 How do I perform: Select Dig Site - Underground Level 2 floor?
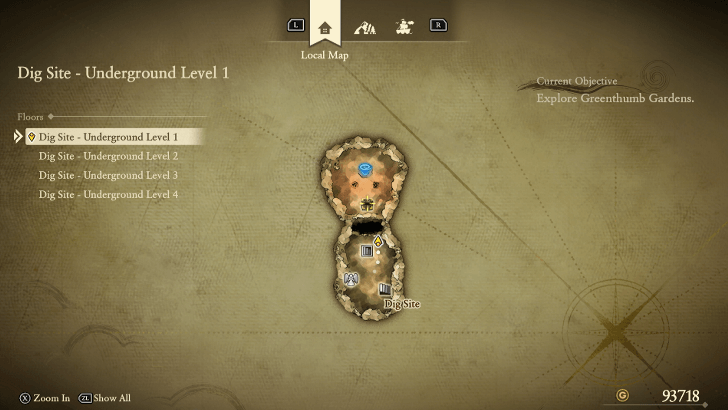click(108, 156)
